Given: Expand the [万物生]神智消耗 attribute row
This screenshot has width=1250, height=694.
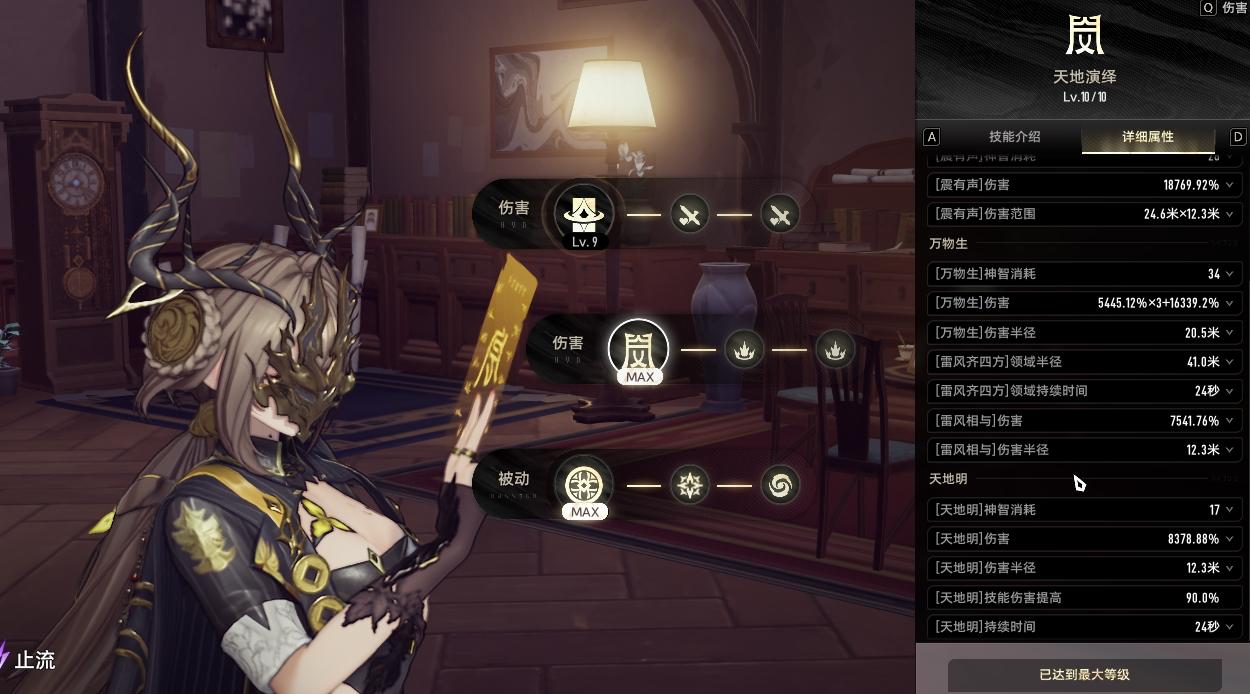Looking at the screenshot, I should point(1084,273).
